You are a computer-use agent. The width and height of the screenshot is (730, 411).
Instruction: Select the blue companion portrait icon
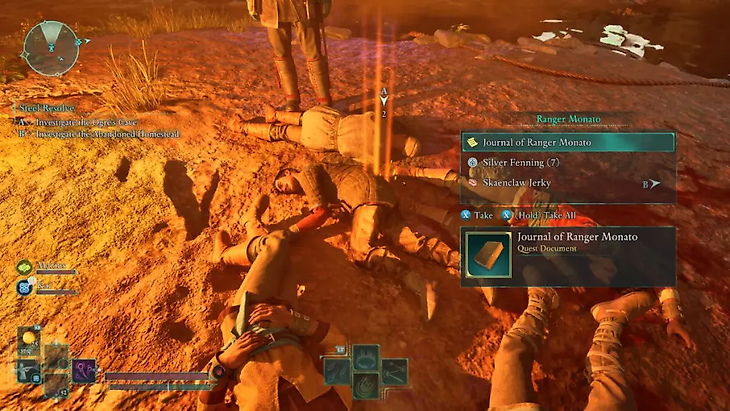coord(24,288)
